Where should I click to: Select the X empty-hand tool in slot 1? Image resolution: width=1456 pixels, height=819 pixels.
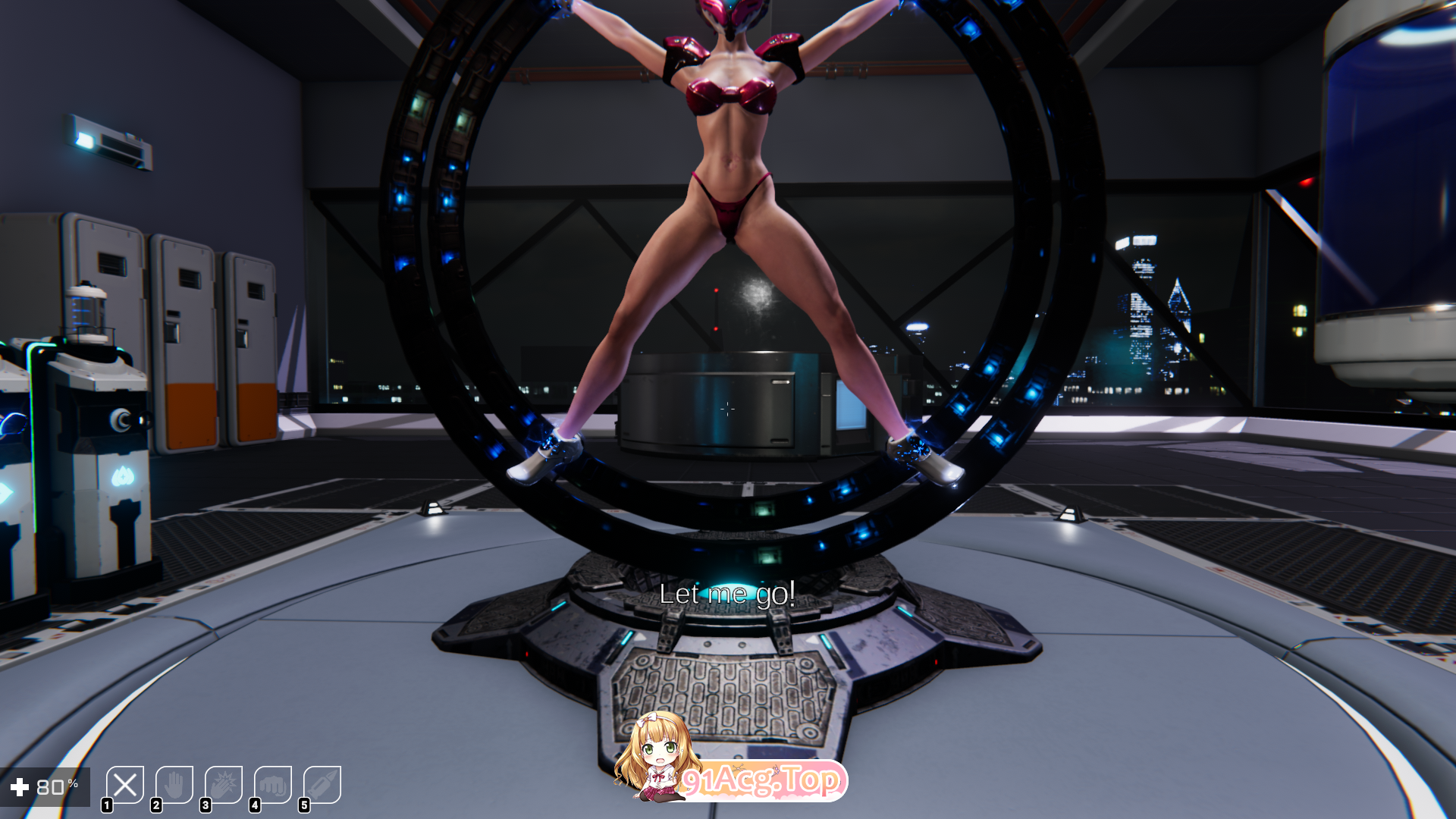tap(126, 786)
